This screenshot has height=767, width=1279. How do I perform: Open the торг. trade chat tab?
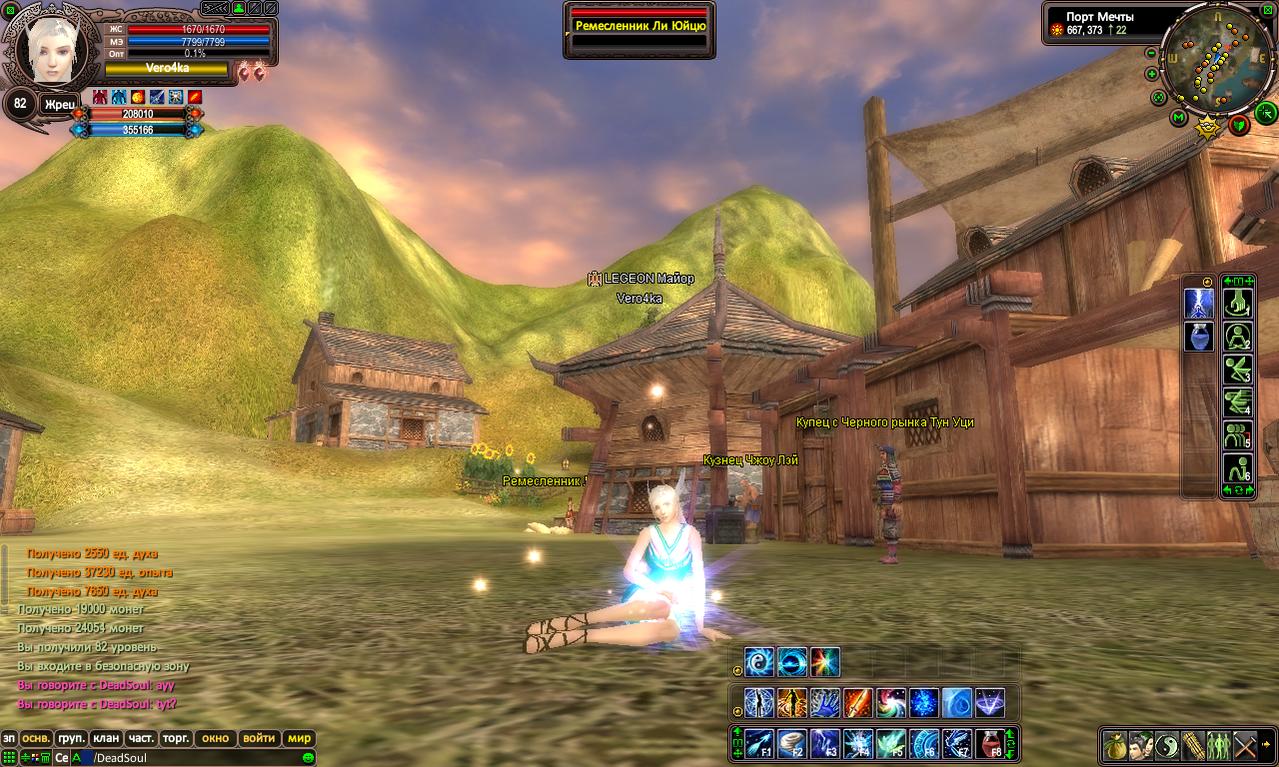click(x=176, y=738)
